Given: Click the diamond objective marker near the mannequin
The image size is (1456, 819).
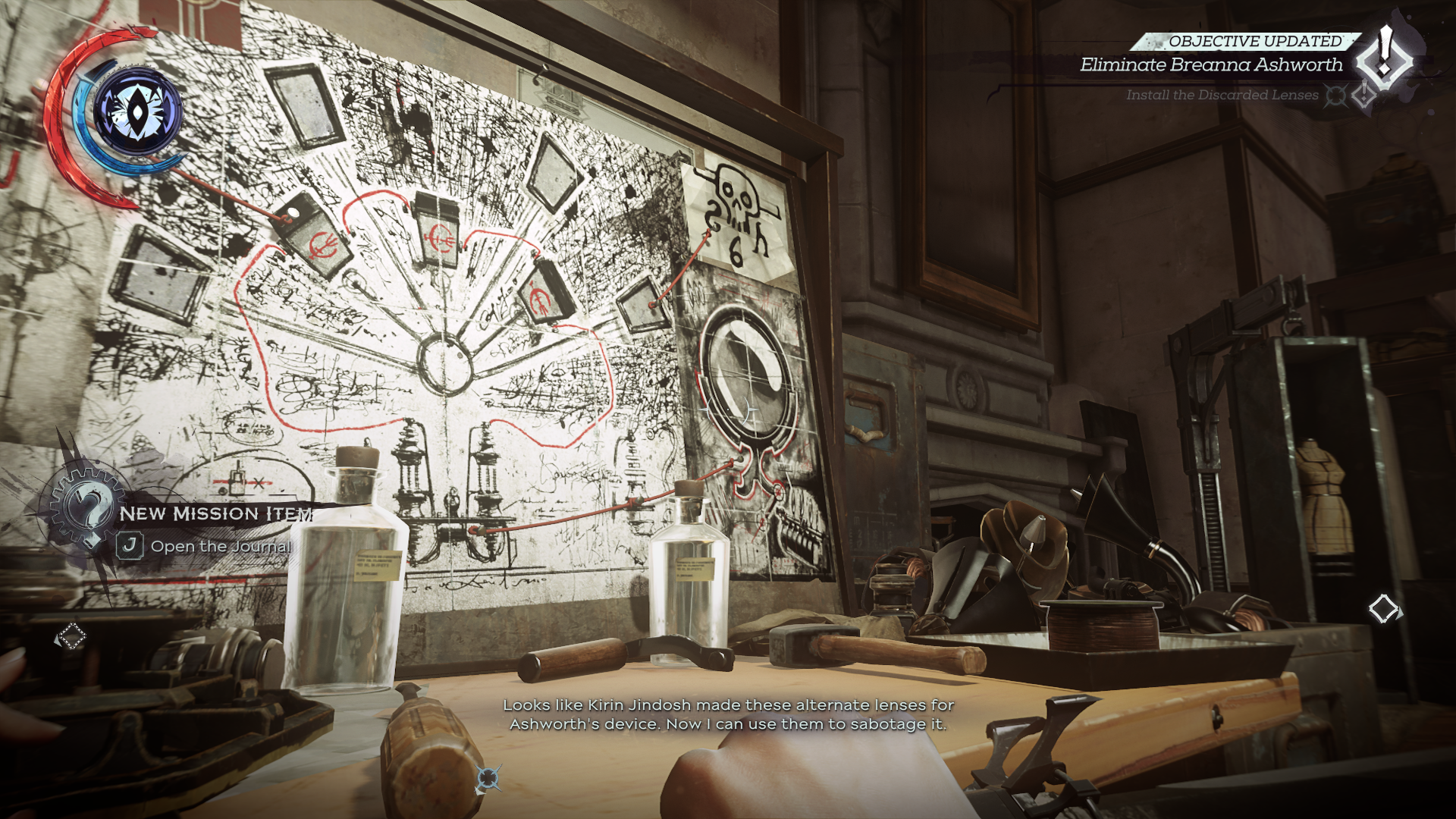Looking at the screenshot, I should [x=1384, y=608].
